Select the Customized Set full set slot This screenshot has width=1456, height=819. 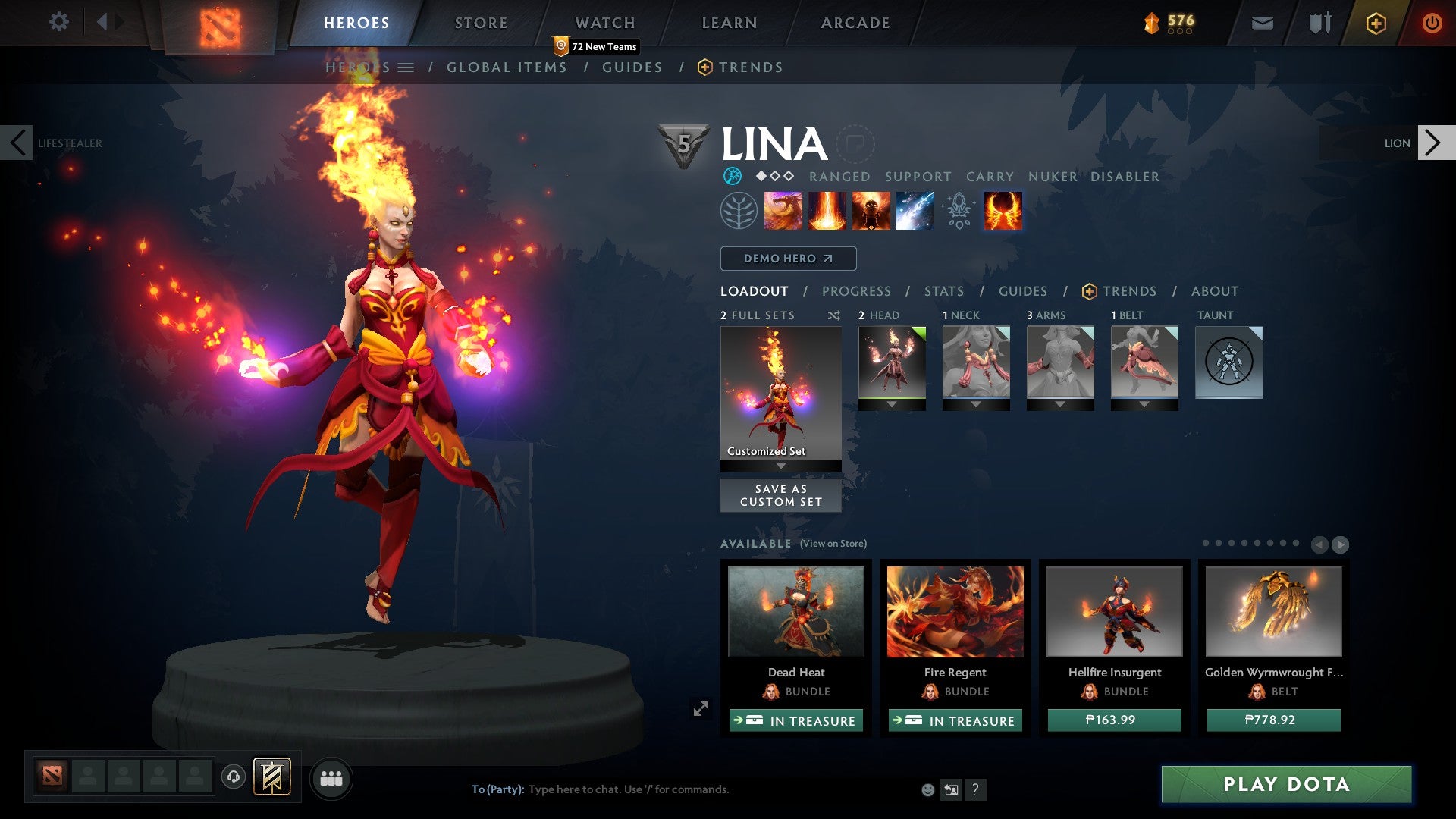coord(780,393)
